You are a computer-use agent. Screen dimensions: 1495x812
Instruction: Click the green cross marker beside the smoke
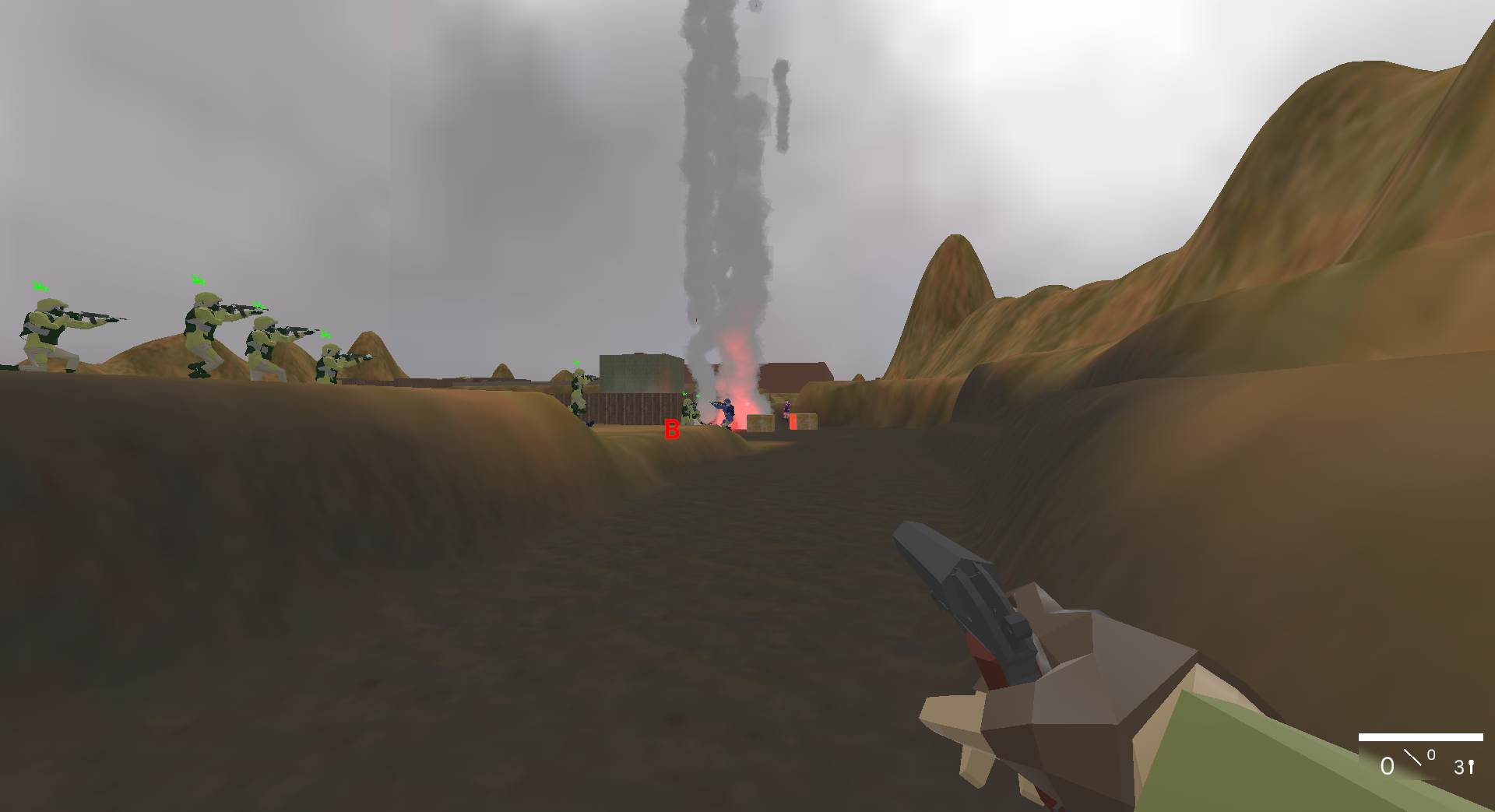pyautogui.click(x=698, y=395)
